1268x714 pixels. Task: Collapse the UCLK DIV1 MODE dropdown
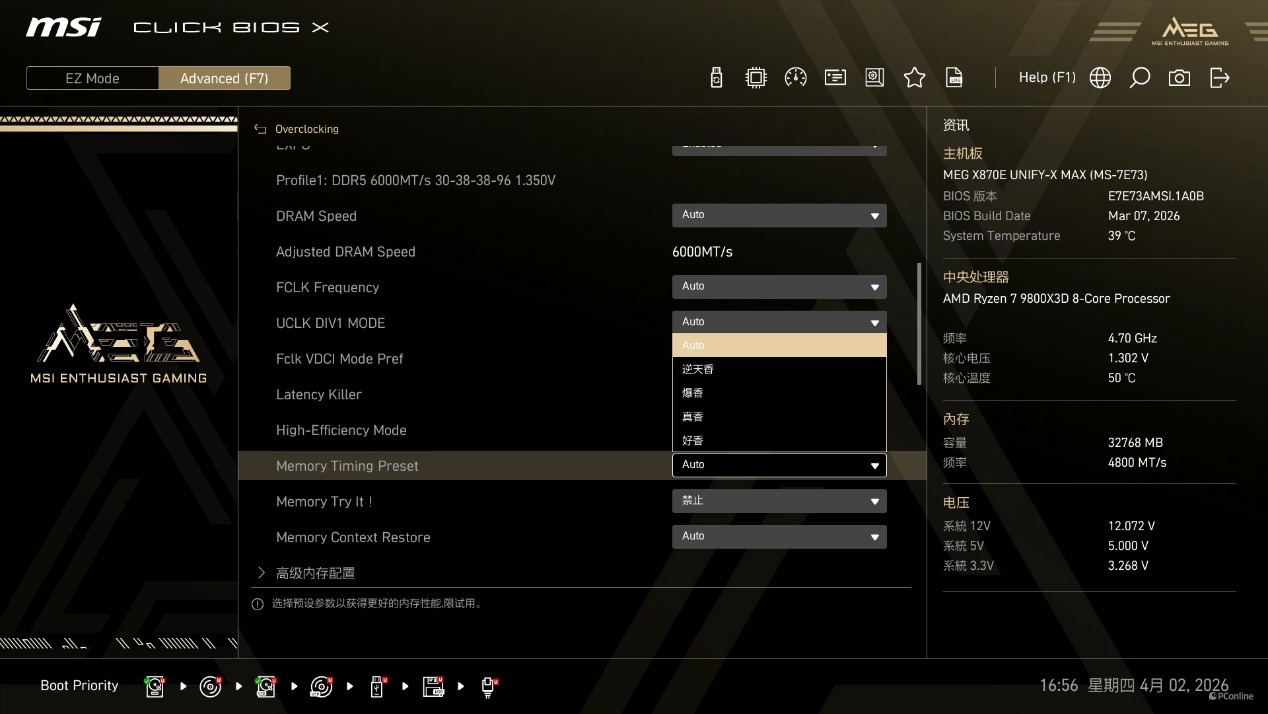[778, 322]
